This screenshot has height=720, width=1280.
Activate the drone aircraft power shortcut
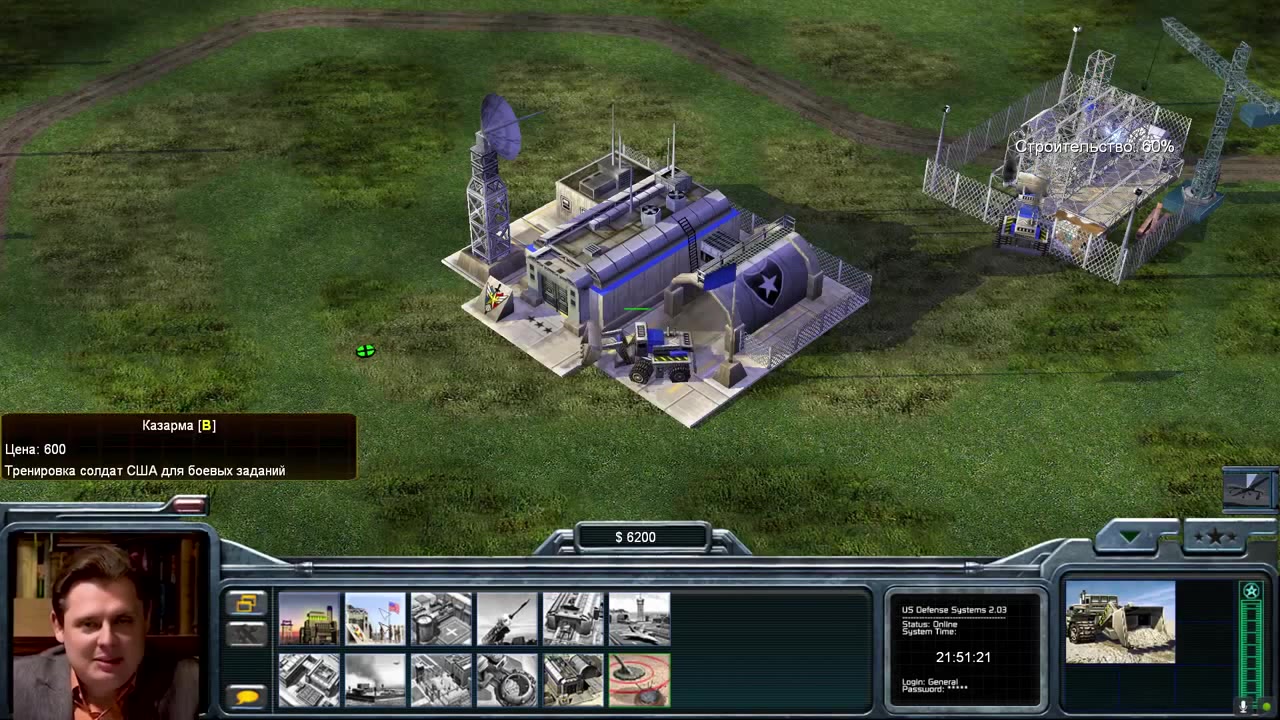1248,488
